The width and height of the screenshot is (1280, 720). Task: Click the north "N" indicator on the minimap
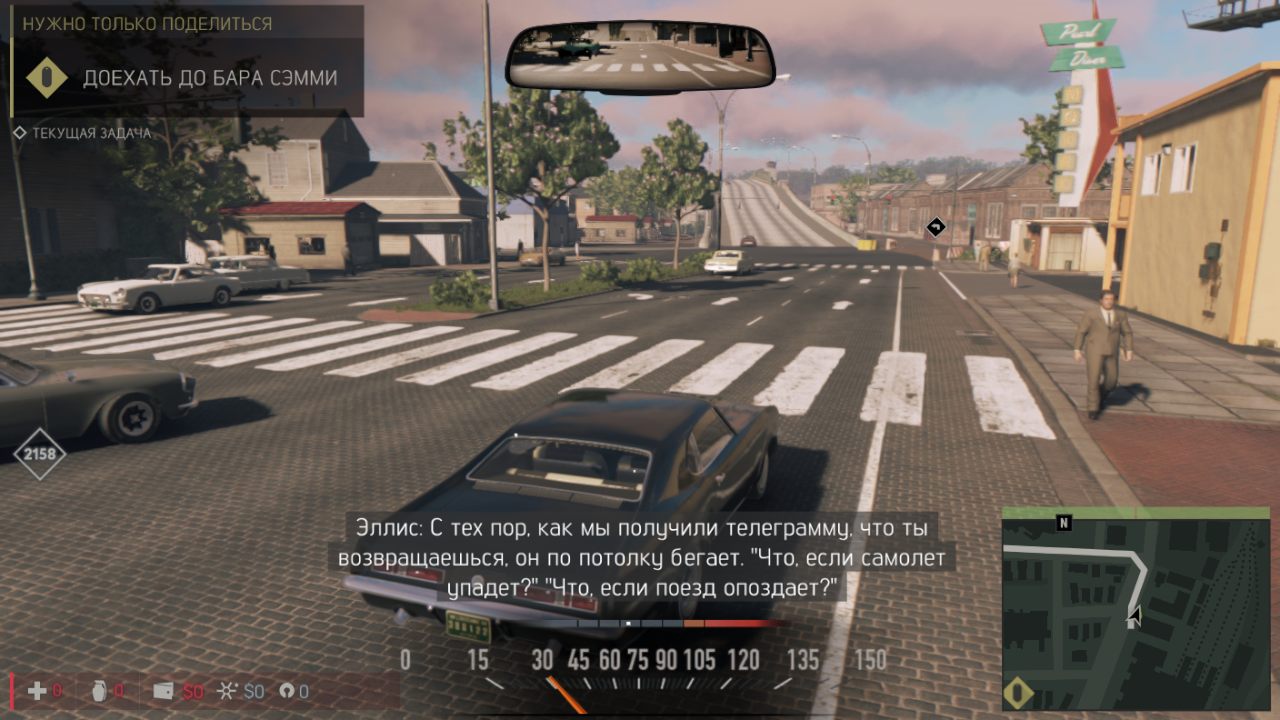tap(1063, 523)
